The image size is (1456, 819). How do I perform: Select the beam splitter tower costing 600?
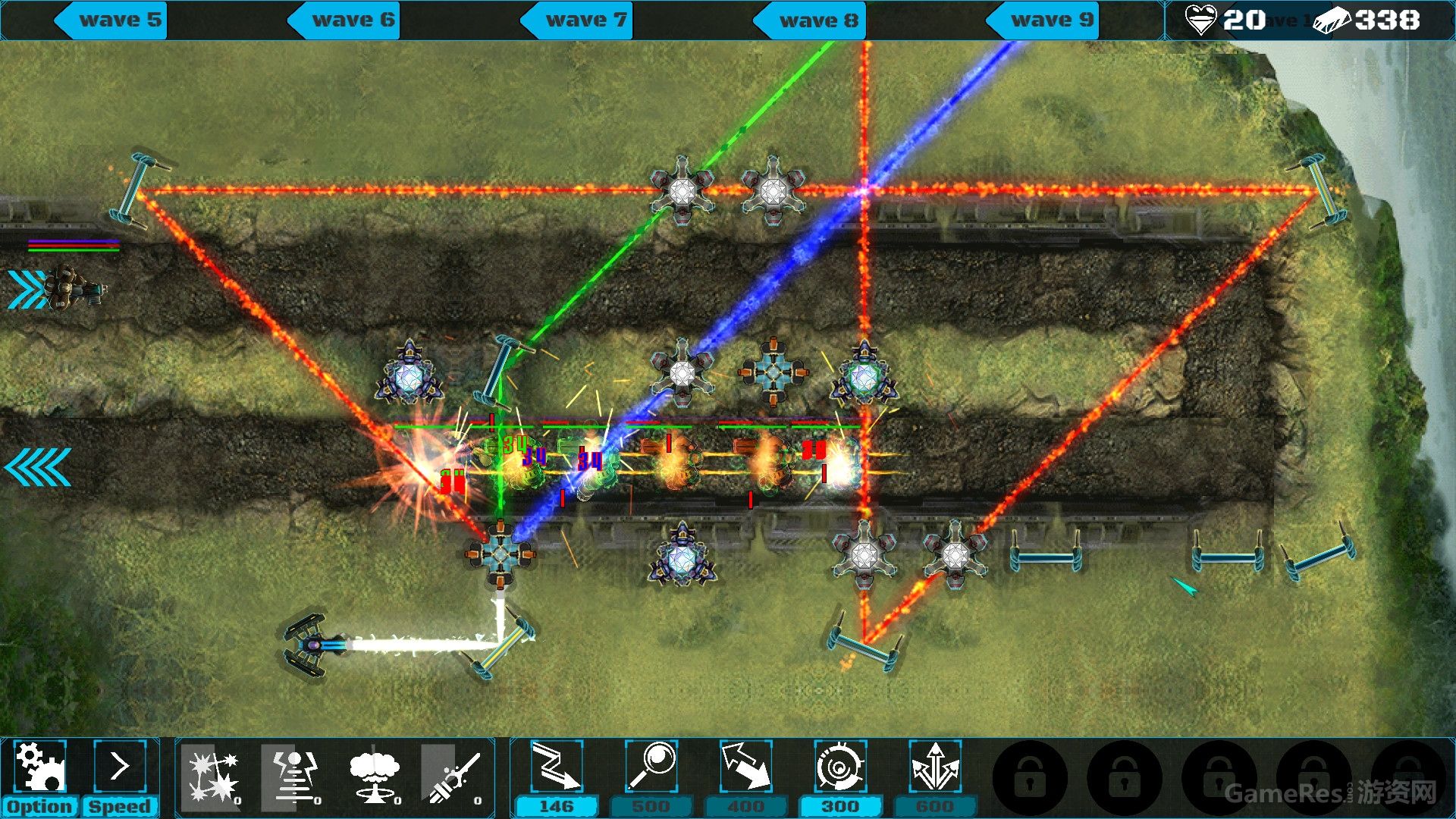(937, 767)
